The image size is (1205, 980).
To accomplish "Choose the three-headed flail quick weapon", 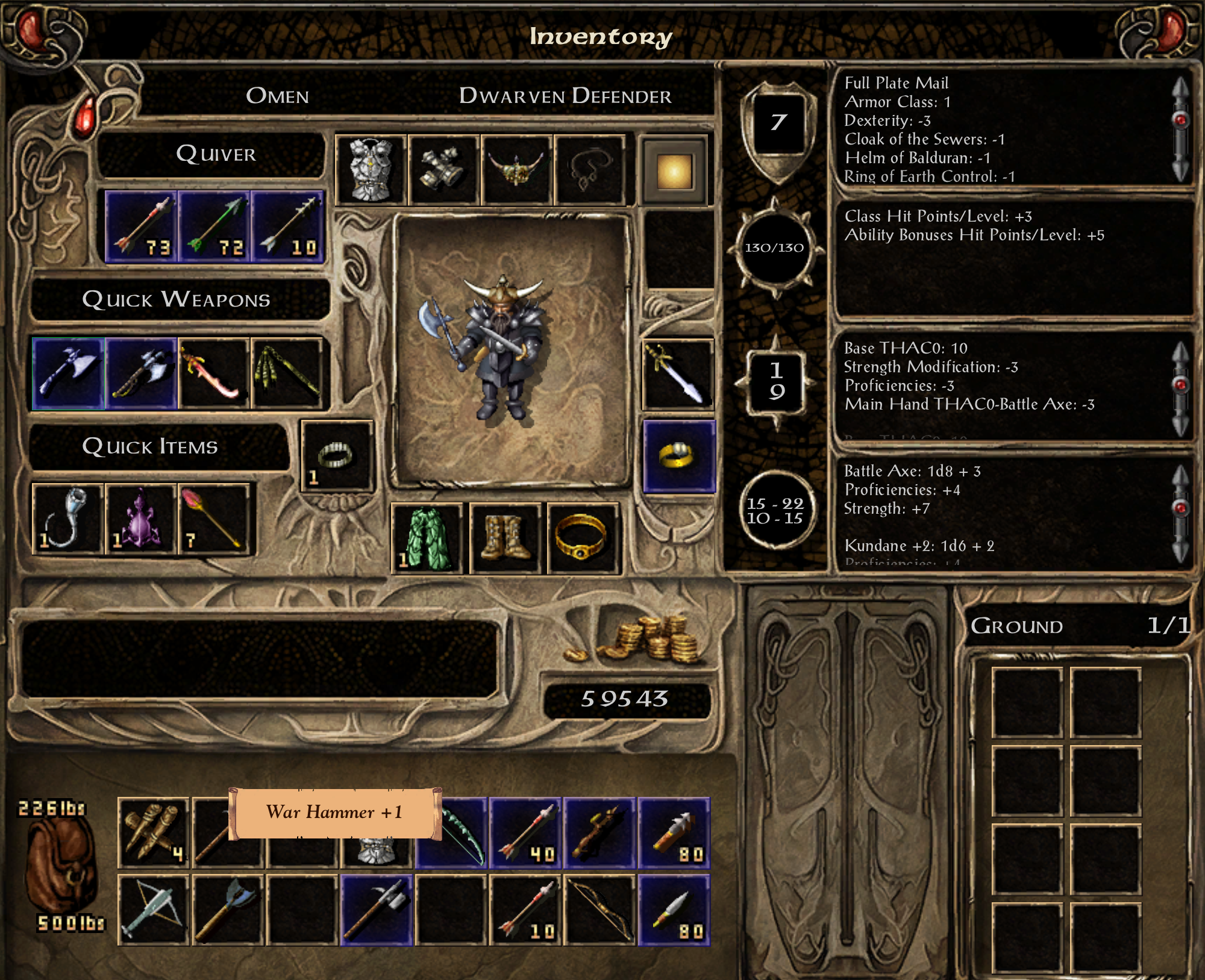I will [287, 373].
